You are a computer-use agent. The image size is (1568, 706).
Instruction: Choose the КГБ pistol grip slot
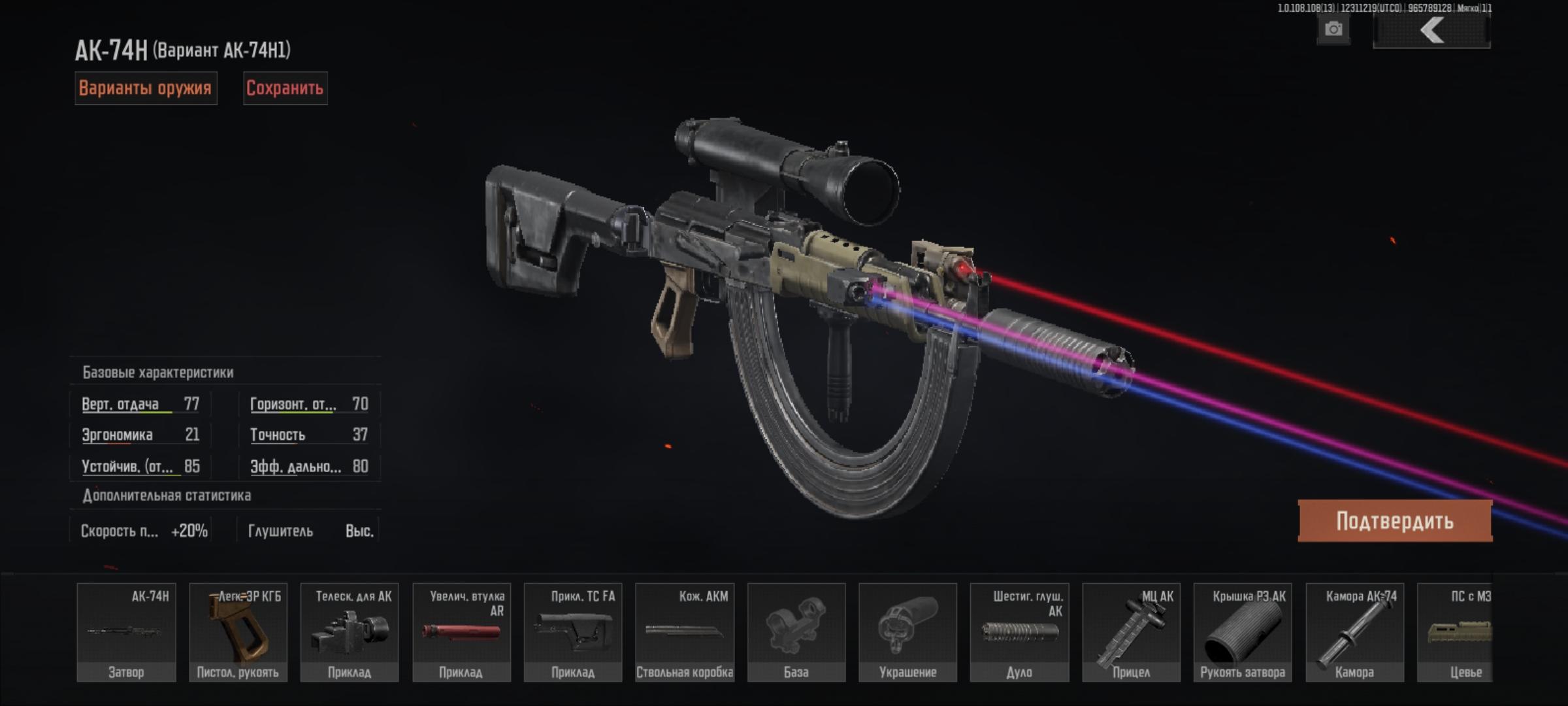coord(238,632)
